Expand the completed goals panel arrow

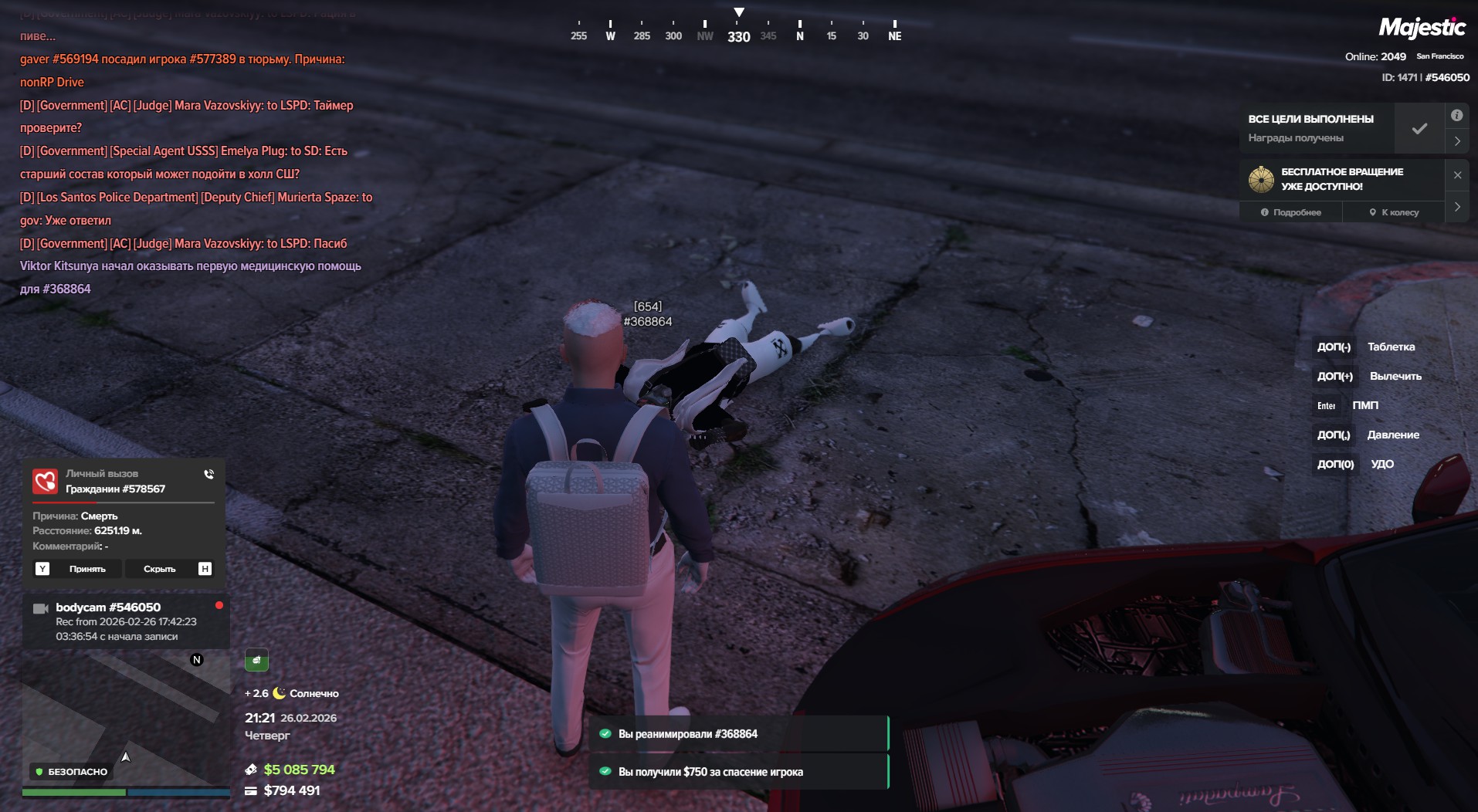coord(1457,141)
